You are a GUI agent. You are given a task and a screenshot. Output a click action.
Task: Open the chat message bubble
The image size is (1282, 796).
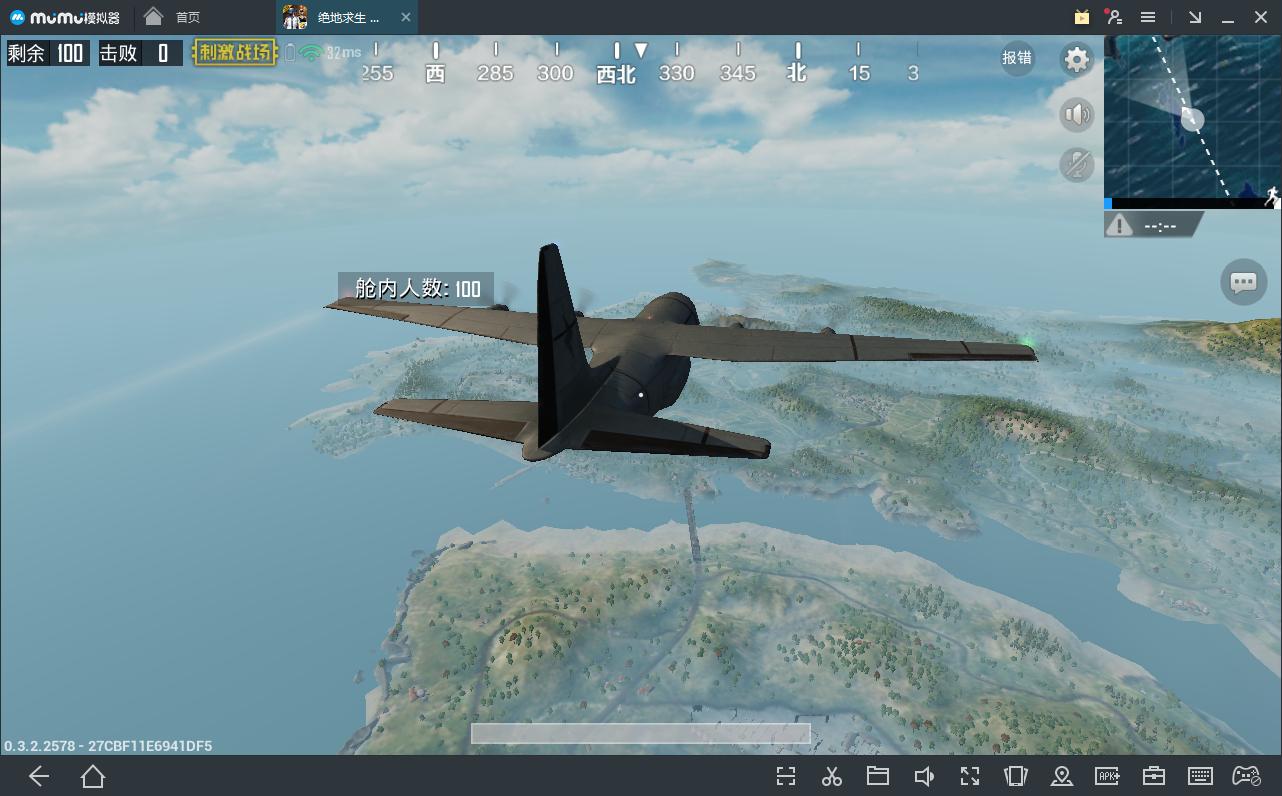(1243, 282)
